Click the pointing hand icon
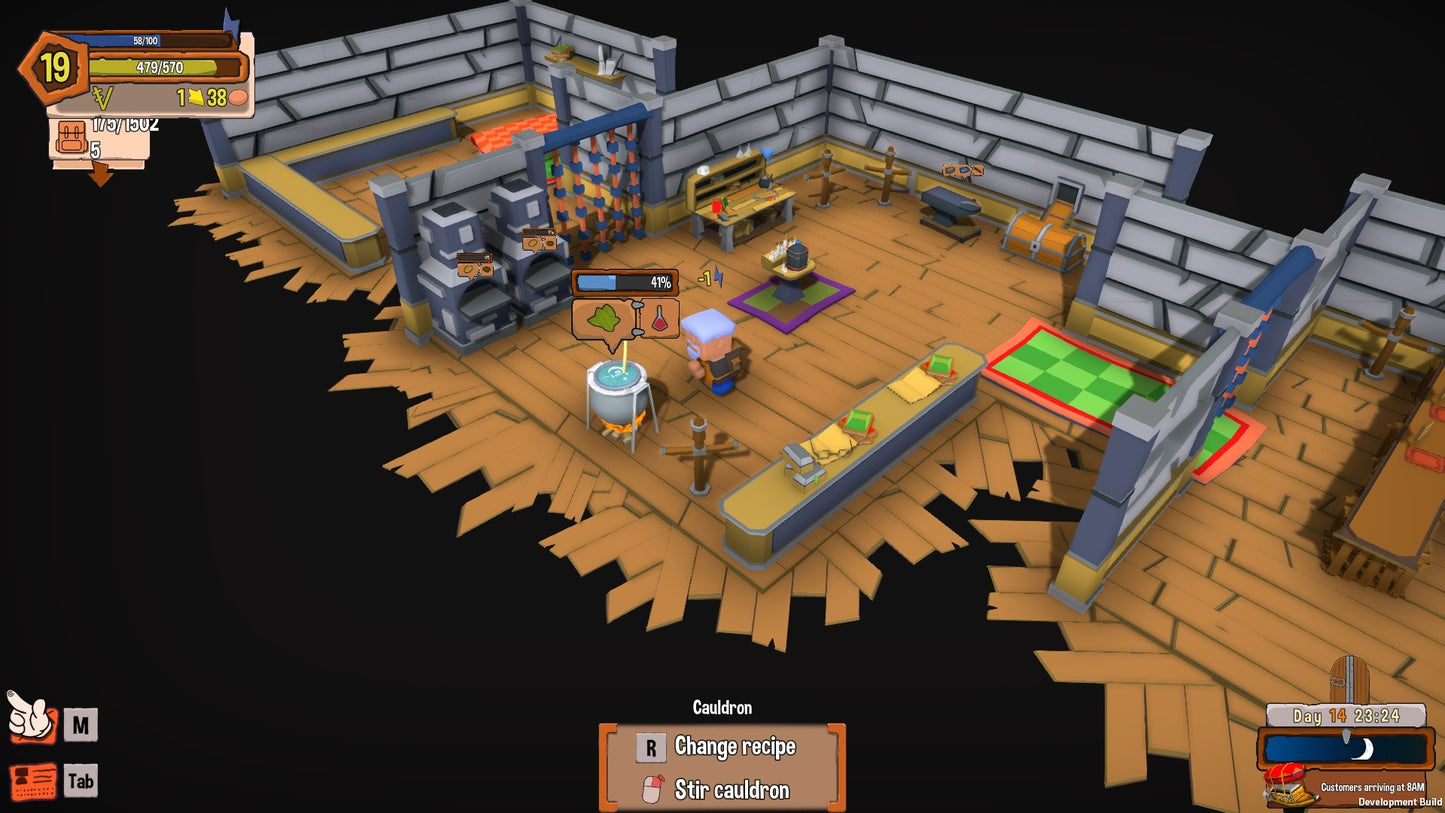1445x813 pixels. pyautogui.click(x=30, y=717)
